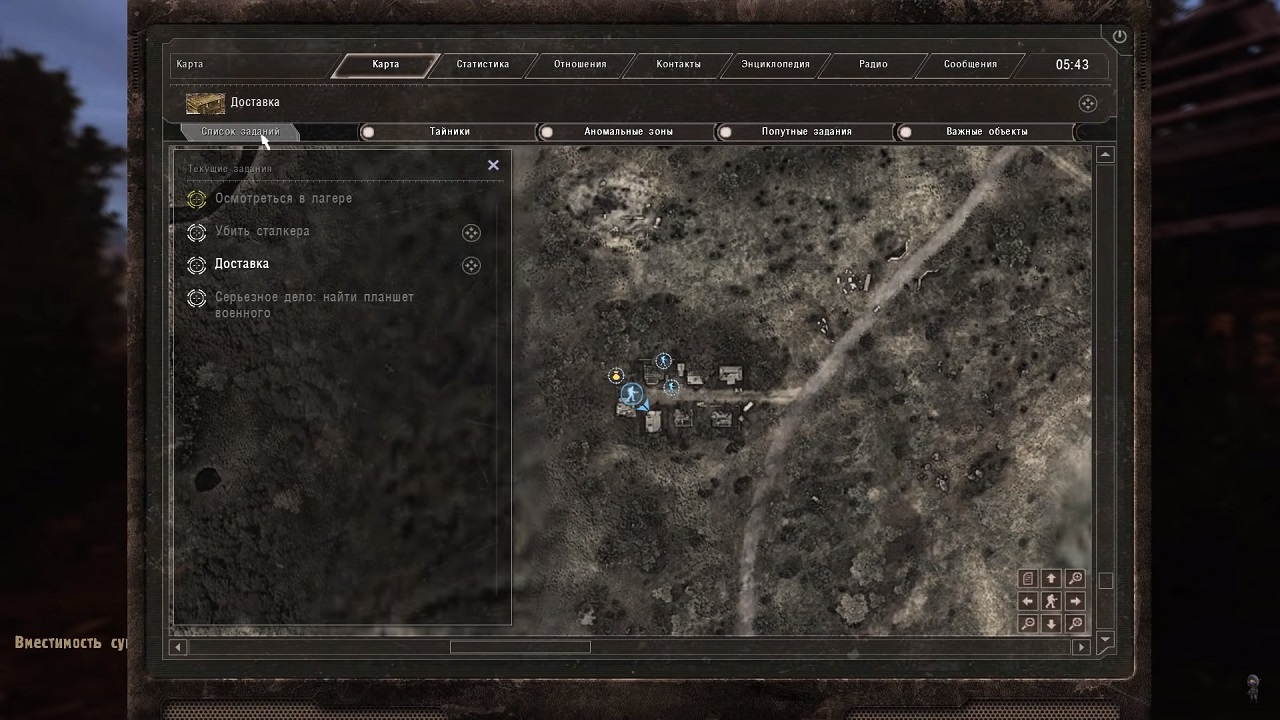Screen dimensions: 1280x720
Task: Toggle the Попутные задания filter
Action: [x=725, y=132]
